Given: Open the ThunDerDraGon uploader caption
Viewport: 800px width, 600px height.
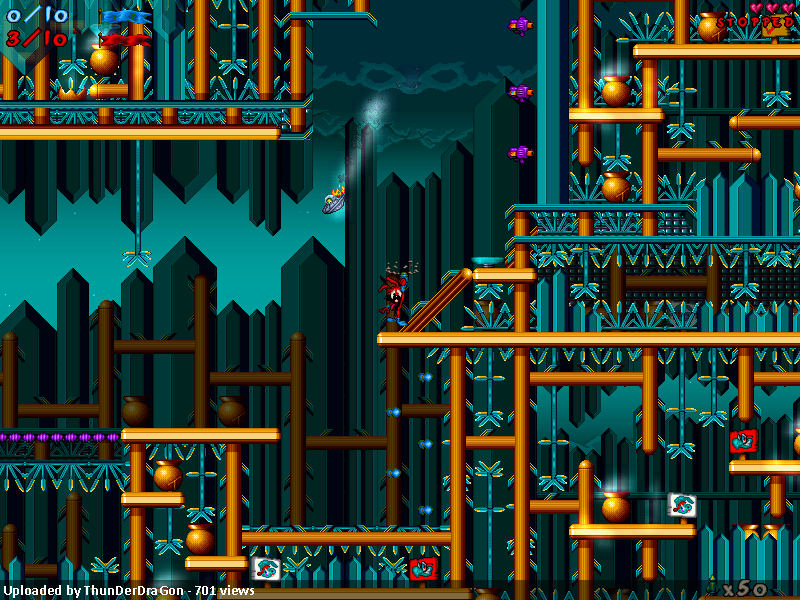Looking at the screenshot, I should [127, 591].
